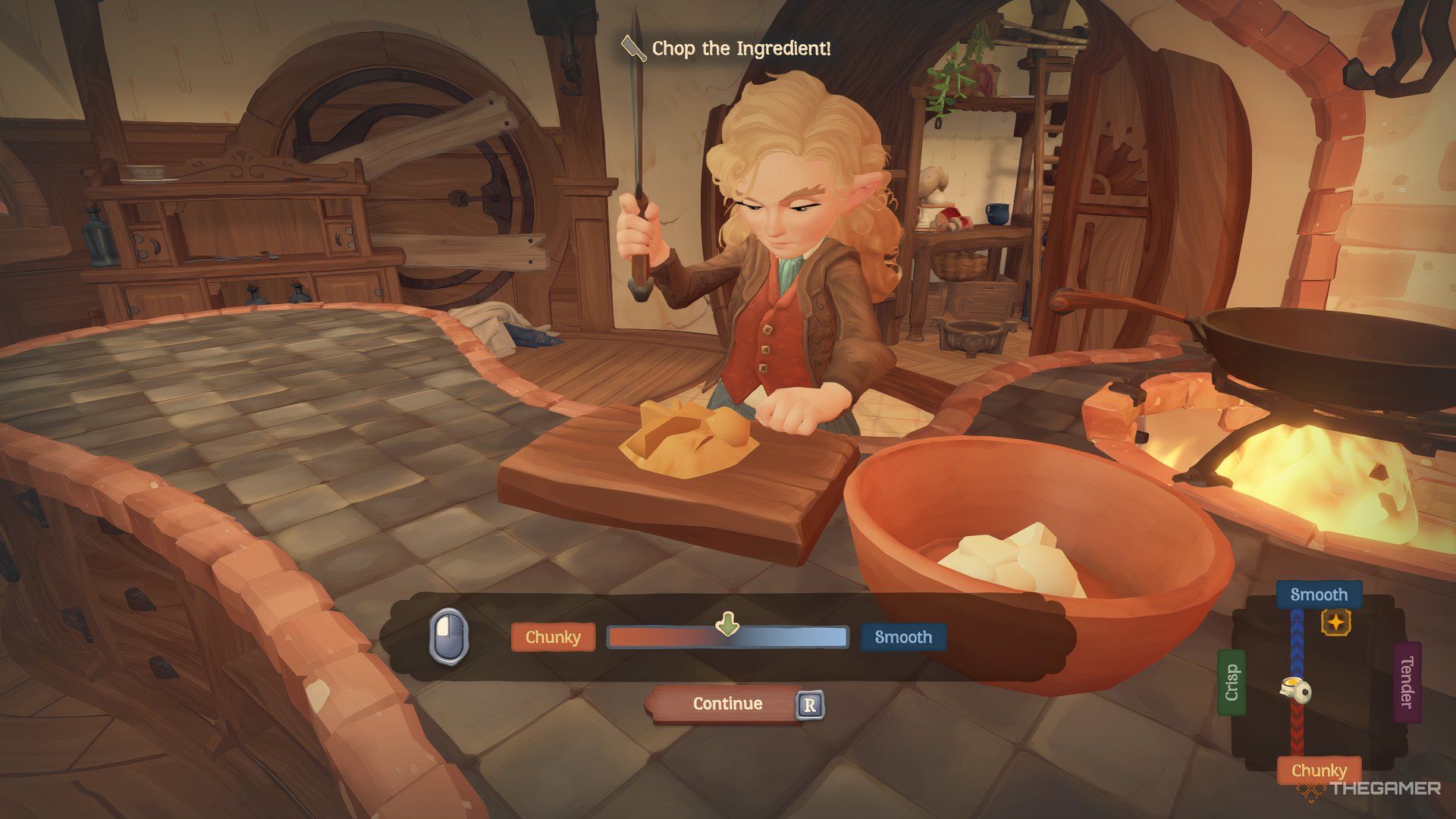This screenshot has width=1456, height=819.
Task: Click the Smooth label atop the texture chart
Action: 1319,595
